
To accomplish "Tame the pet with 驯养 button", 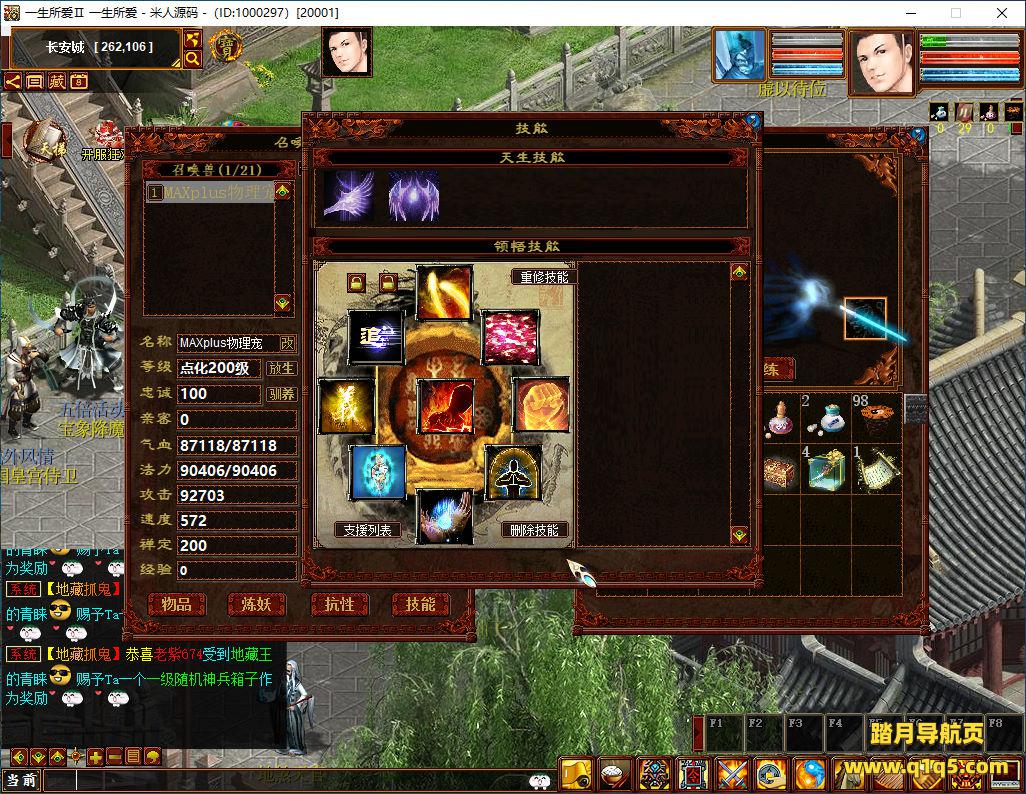I will [282, 394].
